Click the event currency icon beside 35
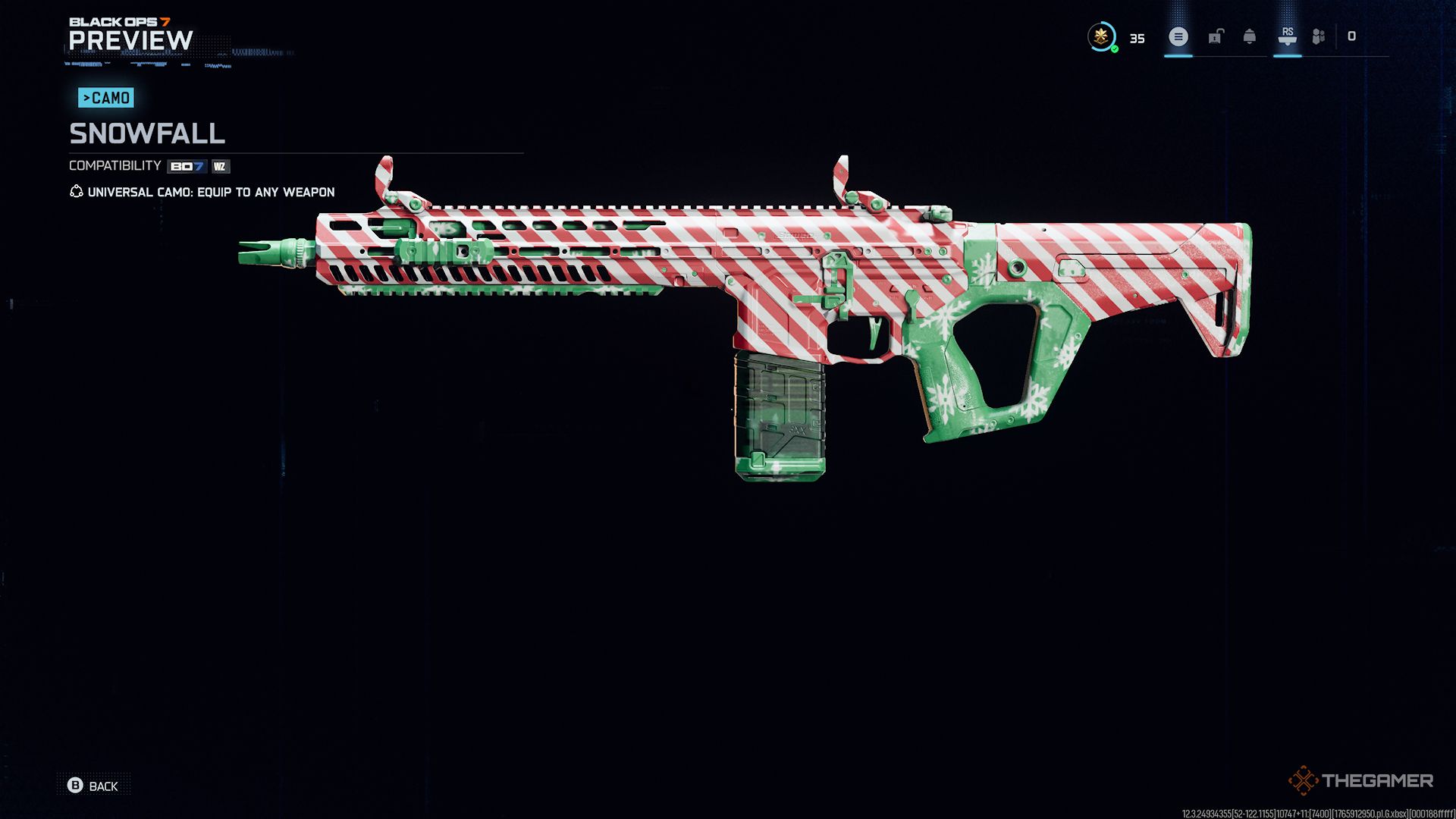 1102,36
